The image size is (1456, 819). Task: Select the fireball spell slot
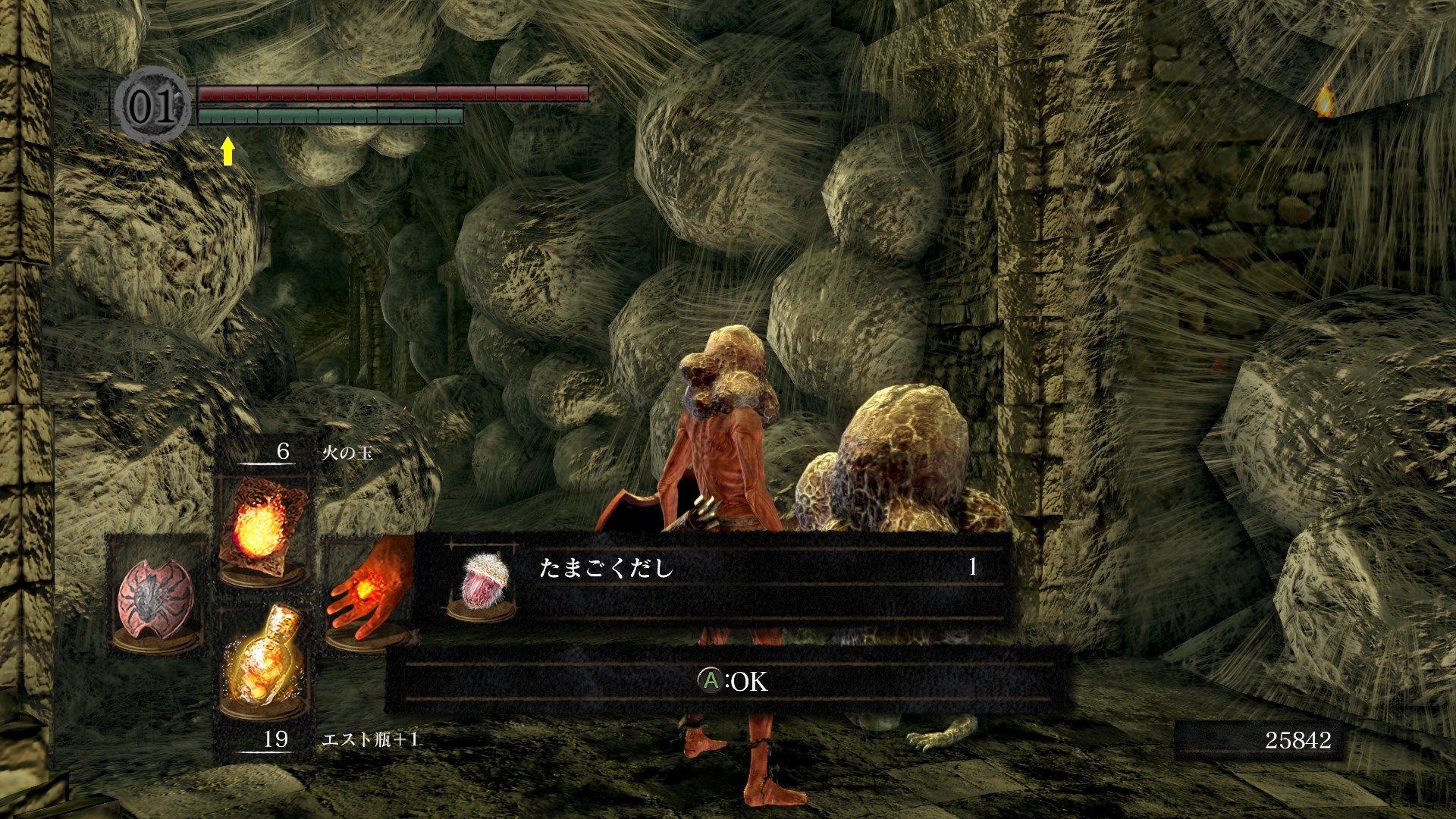(x=262, y=527)
